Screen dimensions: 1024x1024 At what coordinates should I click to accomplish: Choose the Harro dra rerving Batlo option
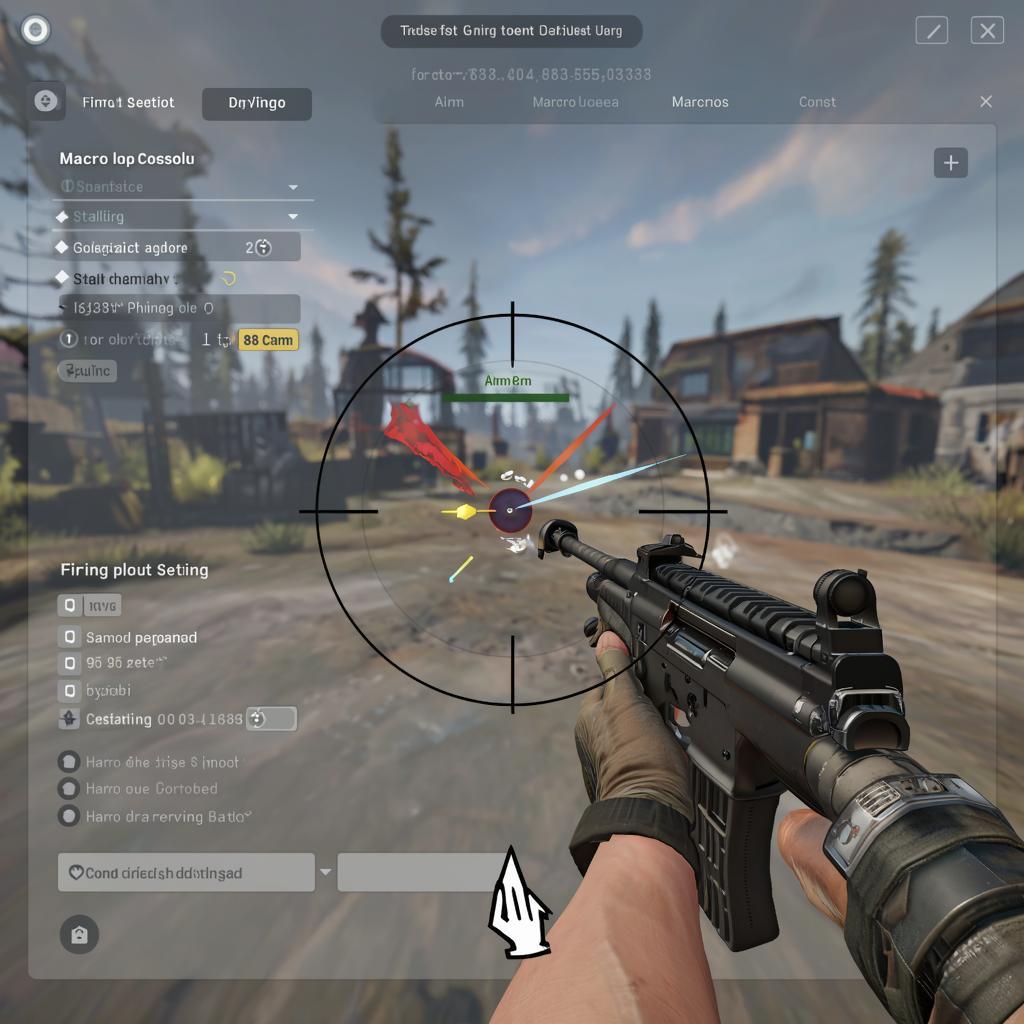(x=69, y=816)
